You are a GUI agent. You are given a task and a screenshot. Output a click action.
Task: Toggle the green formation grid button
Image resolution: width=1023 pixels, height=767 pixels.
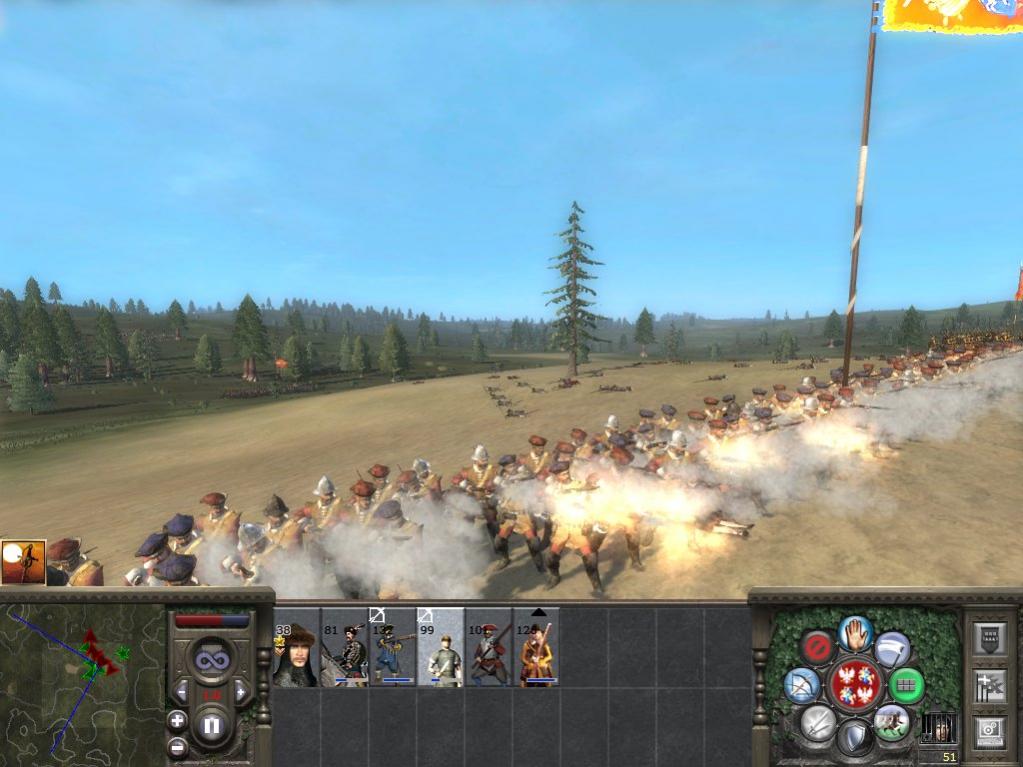[907, 685]
